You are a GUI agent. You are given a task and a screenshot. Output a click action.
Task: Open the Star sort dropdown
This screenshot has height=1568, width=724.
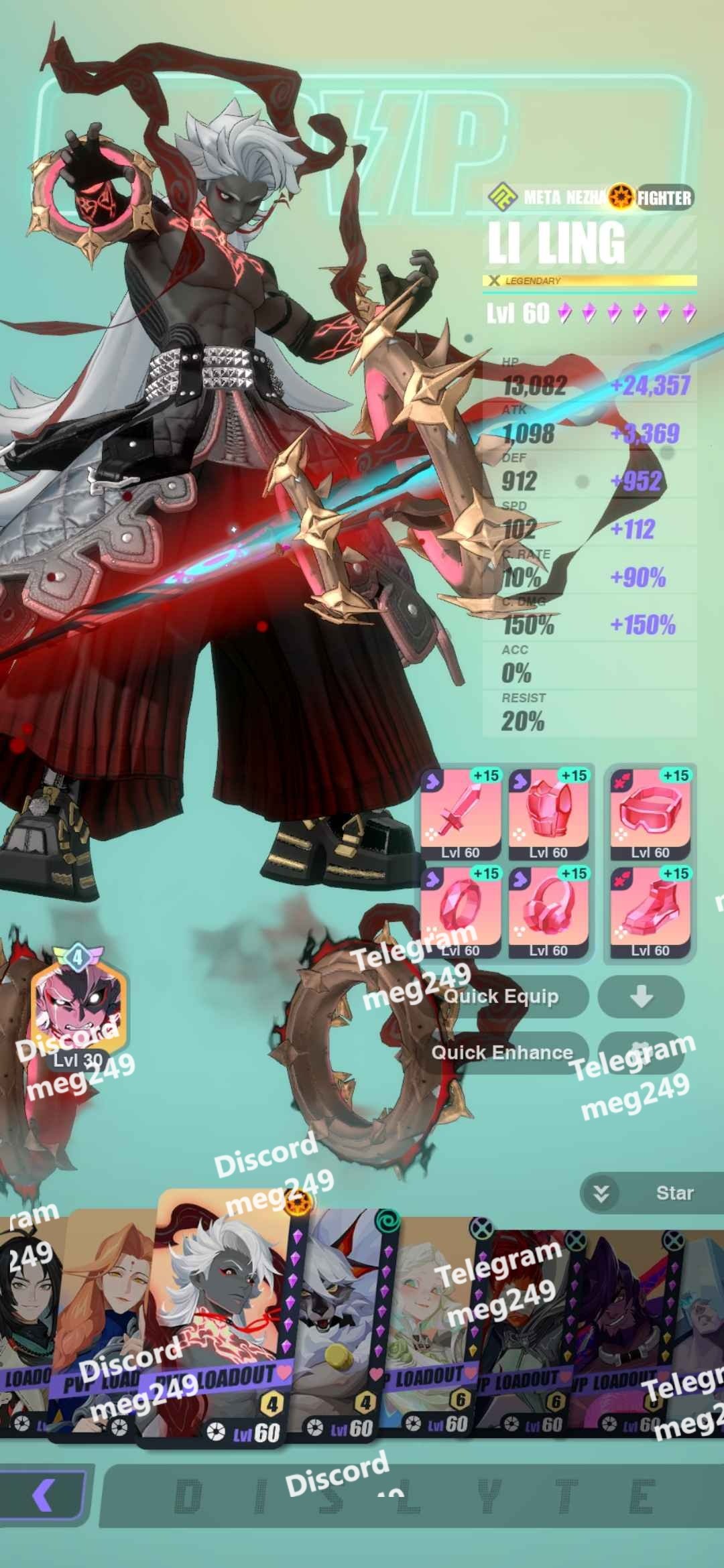pyautogui.click(x=650, y=1193)
